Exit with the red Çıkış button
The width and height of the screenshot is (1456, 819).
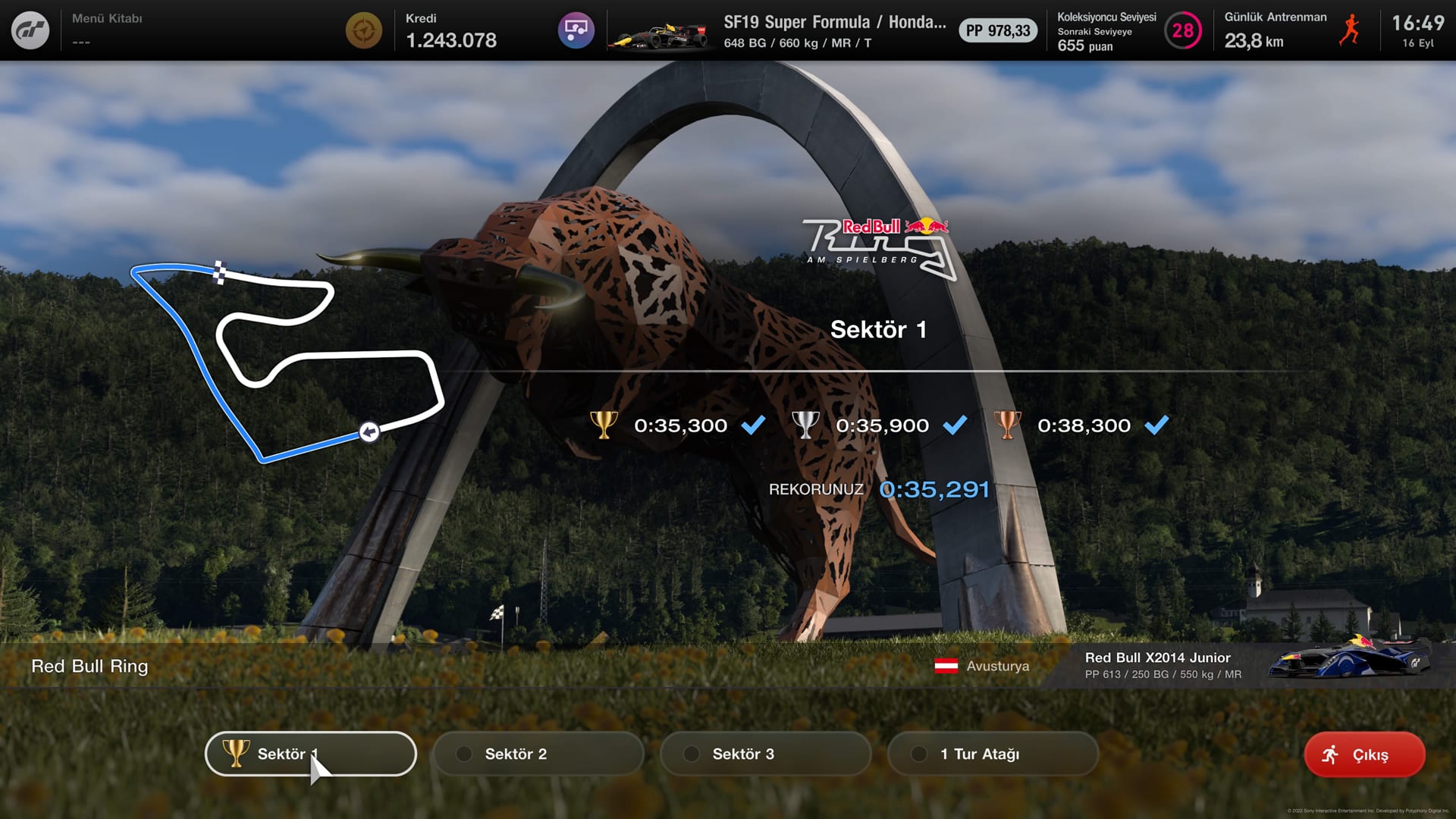(x=1364, y=755)
